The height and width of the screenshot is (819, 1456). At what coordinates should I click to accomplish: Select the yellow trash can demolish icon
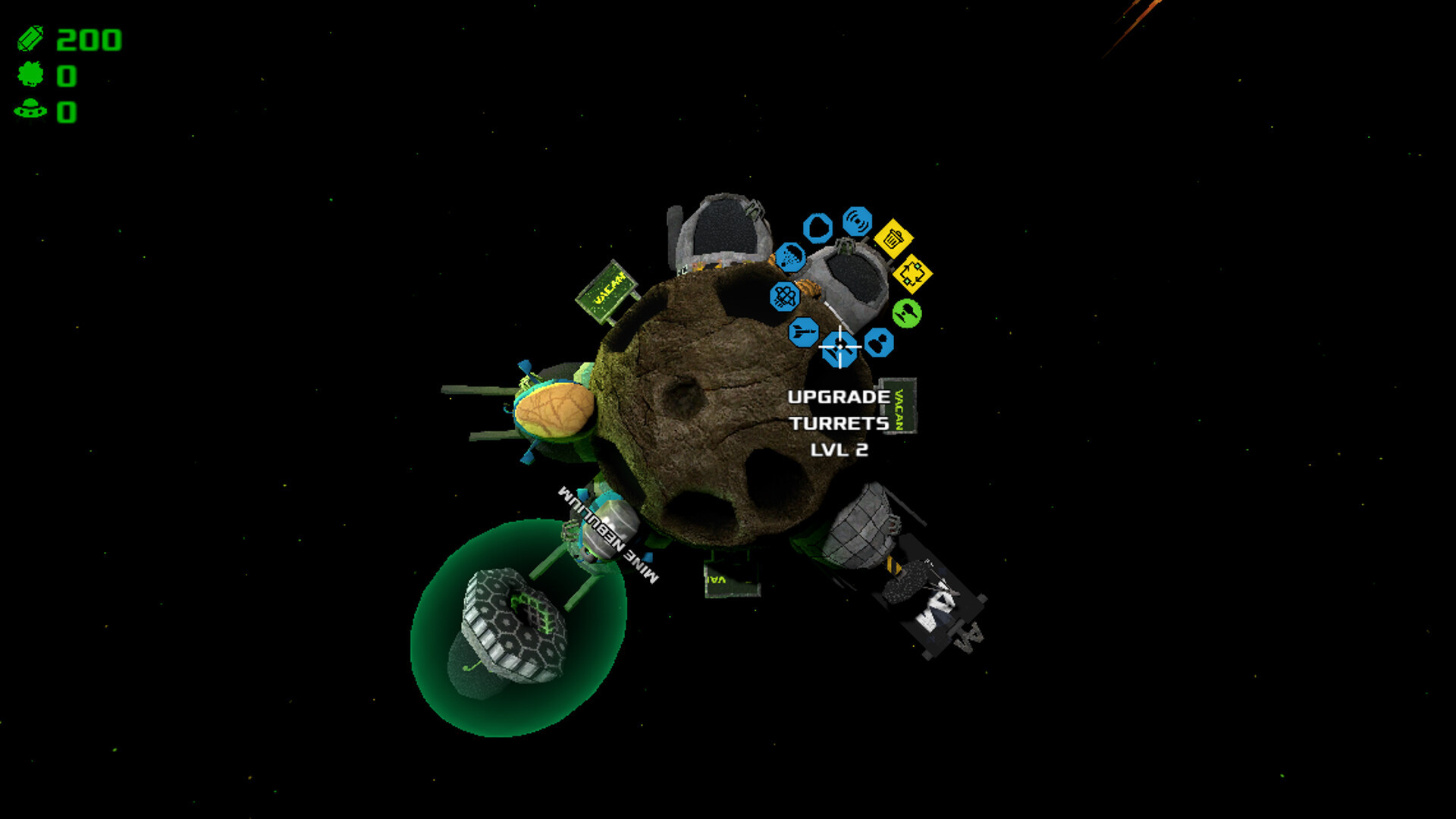tap(893, 239)
